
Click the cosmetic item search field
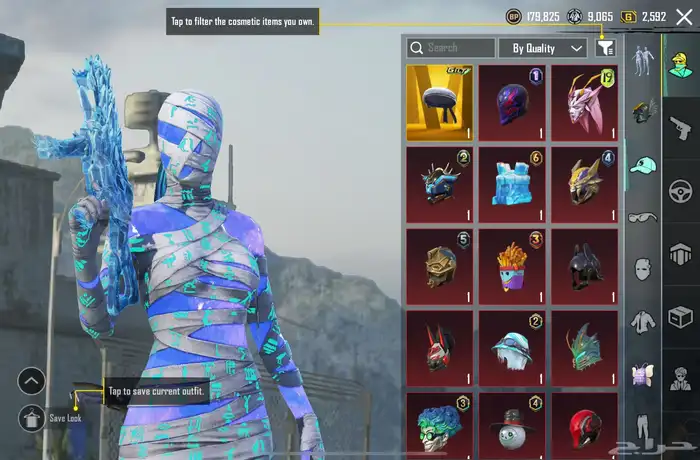click(x=452, y=48)
